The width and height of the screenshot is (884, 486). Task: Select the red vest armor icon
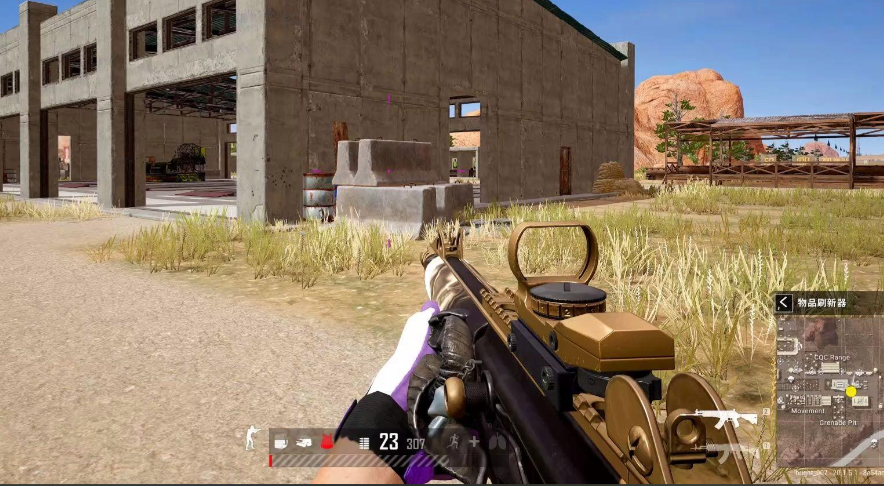click(x=326, y=441)
